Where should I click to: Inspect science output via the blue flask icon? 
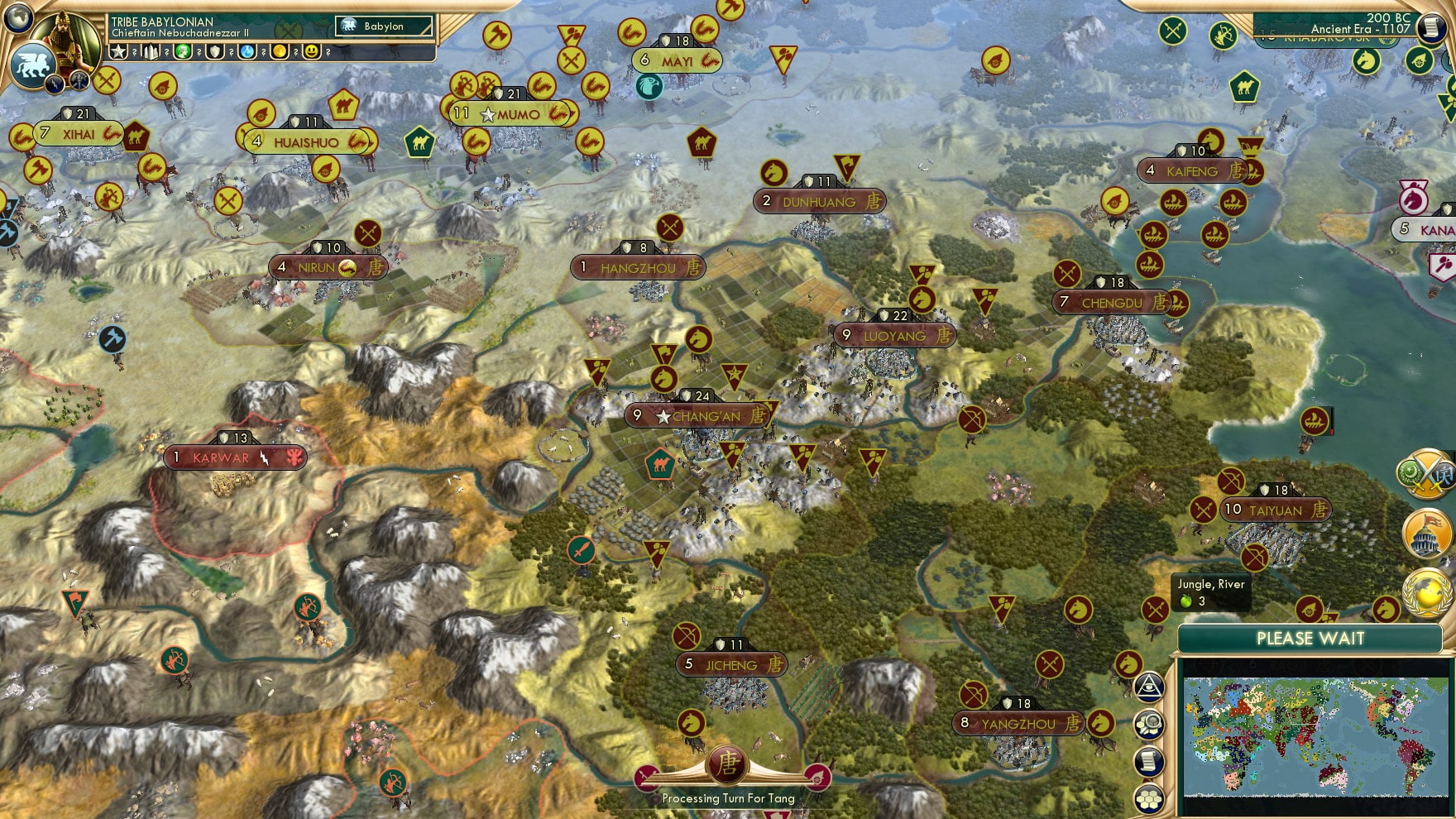tap(247, 52)
